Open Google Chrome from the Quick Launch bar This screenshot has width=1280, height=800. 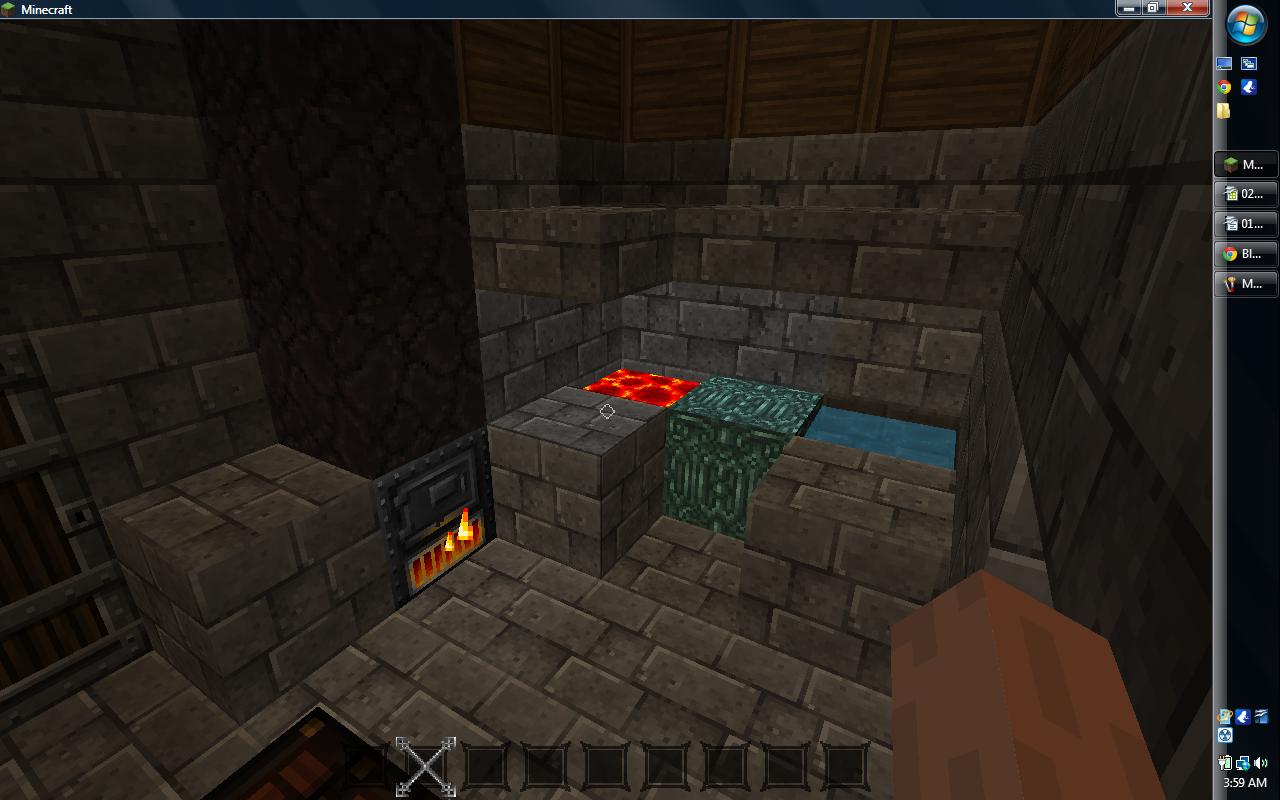(1224, 87)
